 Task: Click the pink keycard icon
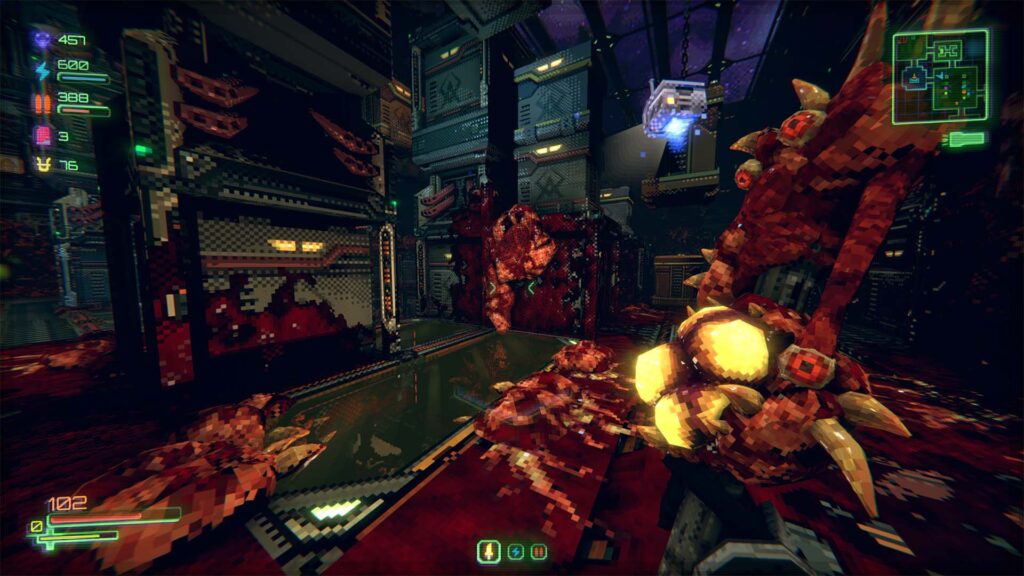pyautogui.click(x=43, y=135)
